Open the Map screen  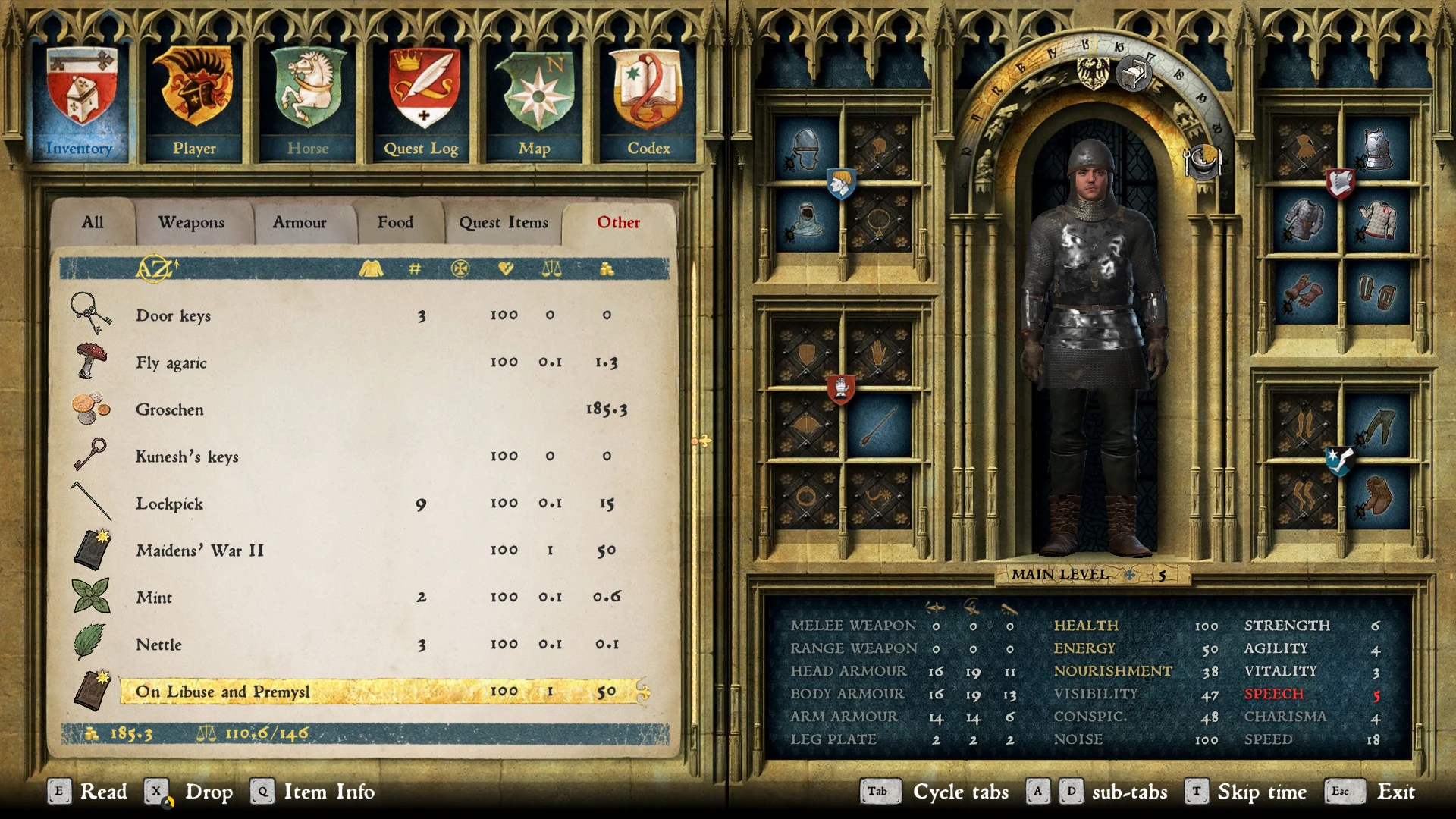(x=535, y=102)
